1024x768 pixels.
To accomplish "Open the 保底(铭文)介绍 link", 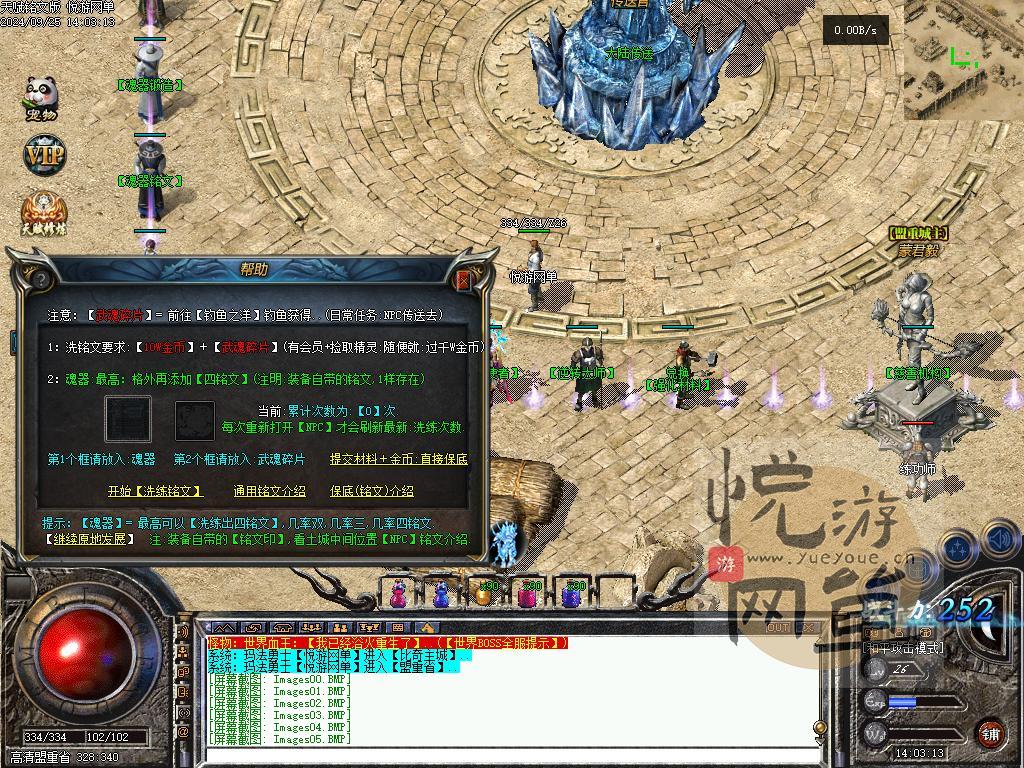I will (371, 491).
